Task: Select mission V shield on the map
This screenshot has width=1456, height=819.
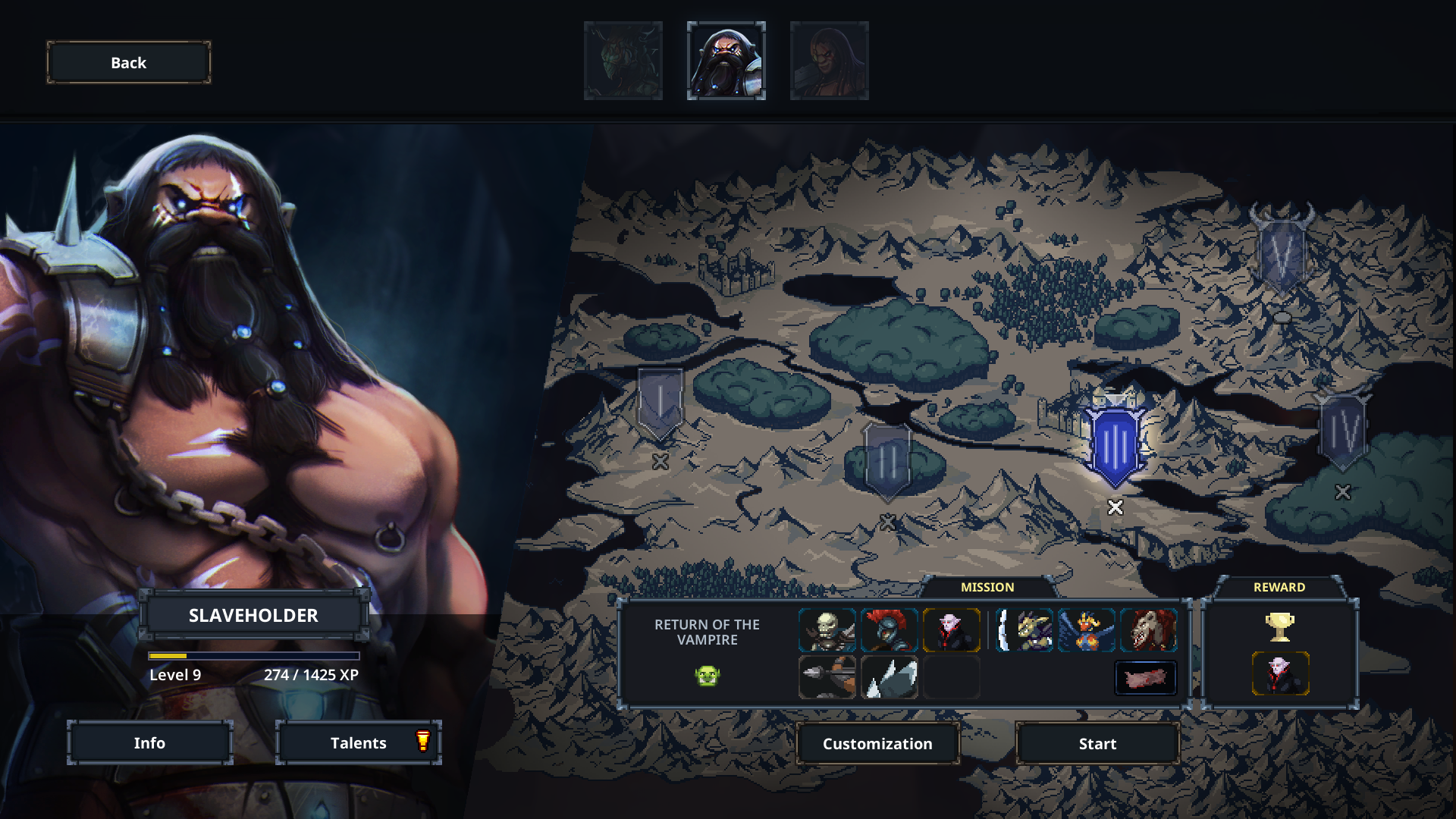Action: coord(1282,252)
